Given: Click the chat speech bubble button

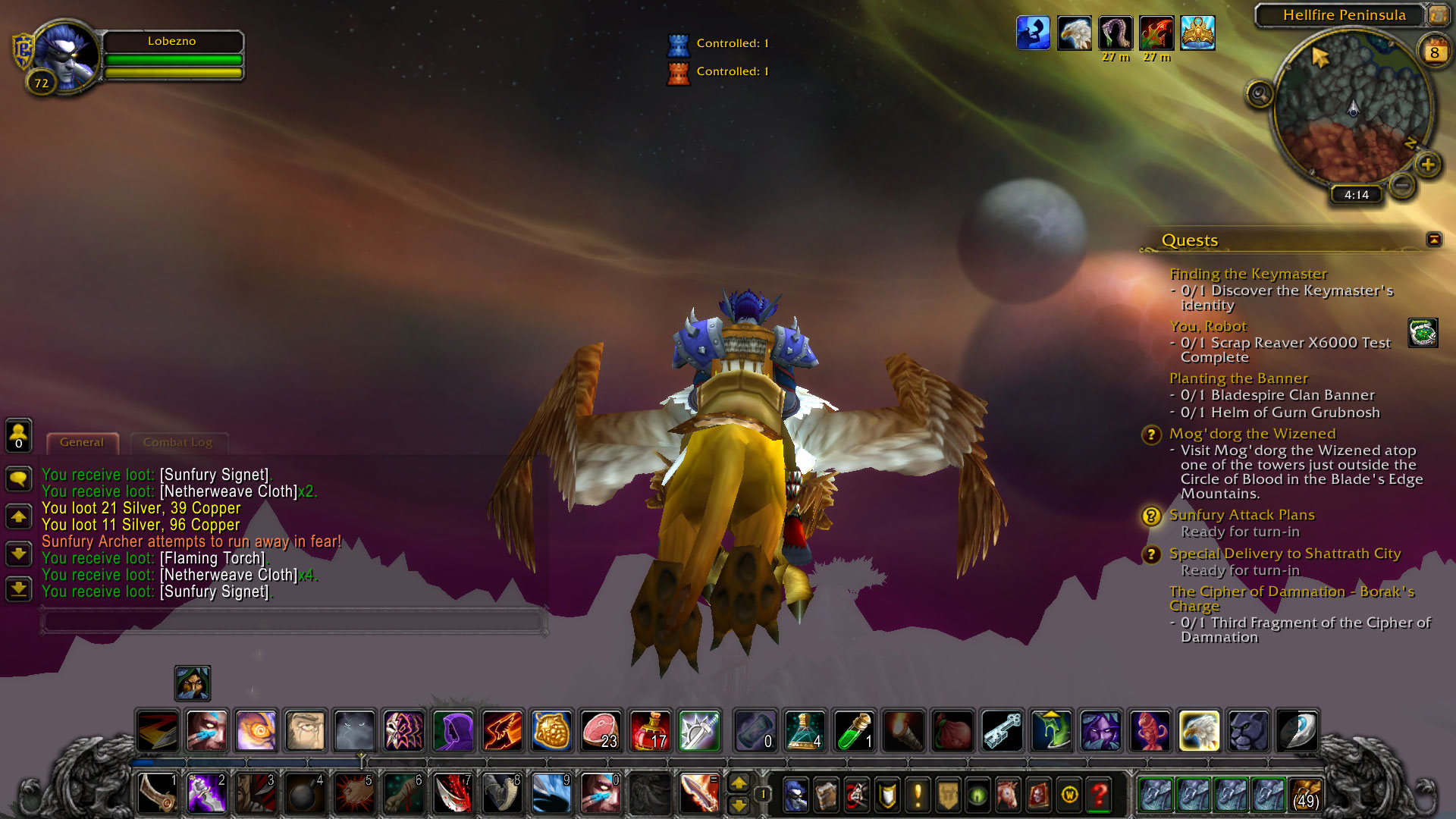Looking at the screenshot, I should pyautogui.click(x=19, y=479).
